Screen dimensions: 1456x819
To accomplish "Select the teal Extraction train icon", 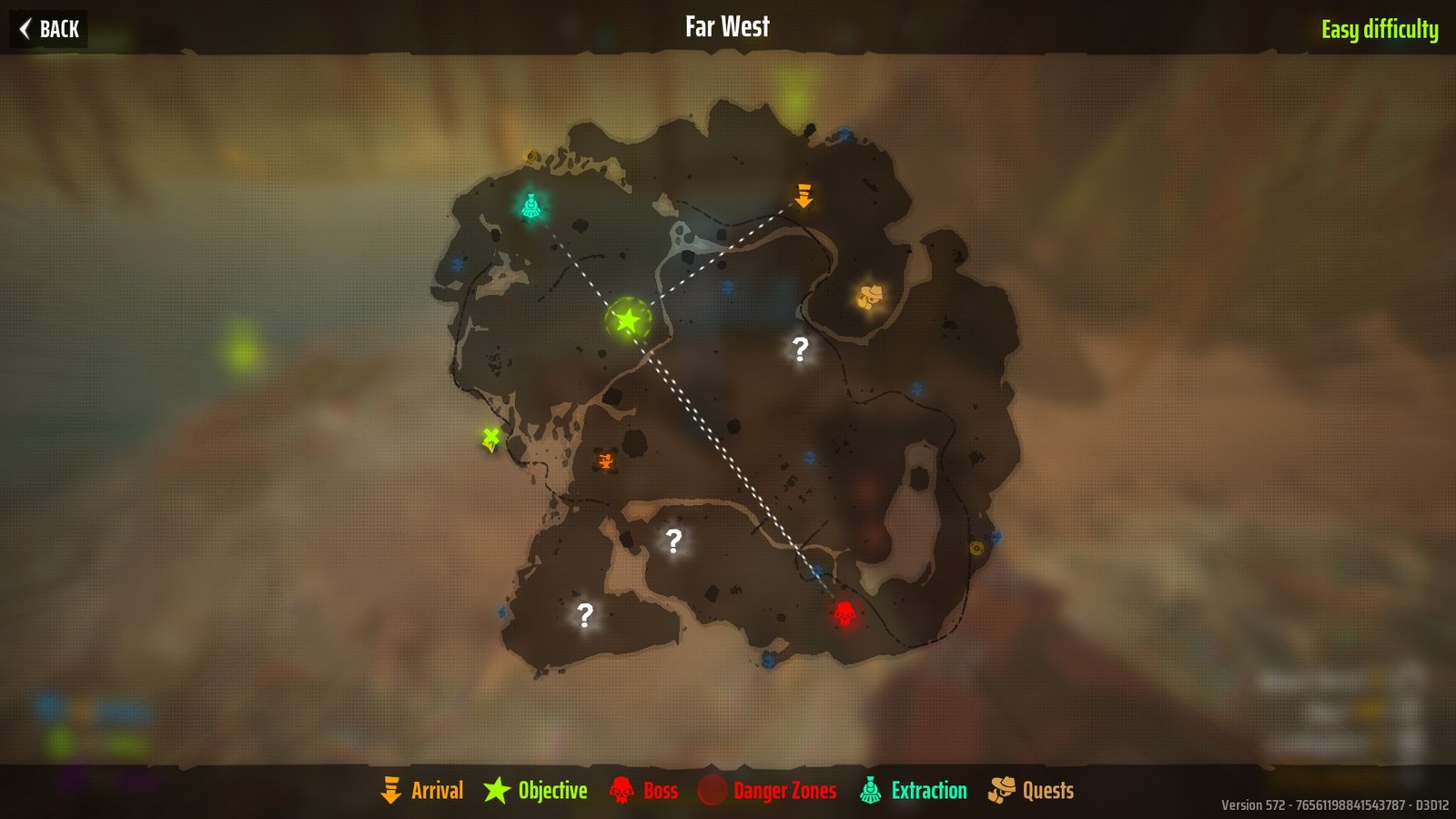I will 532,205.
